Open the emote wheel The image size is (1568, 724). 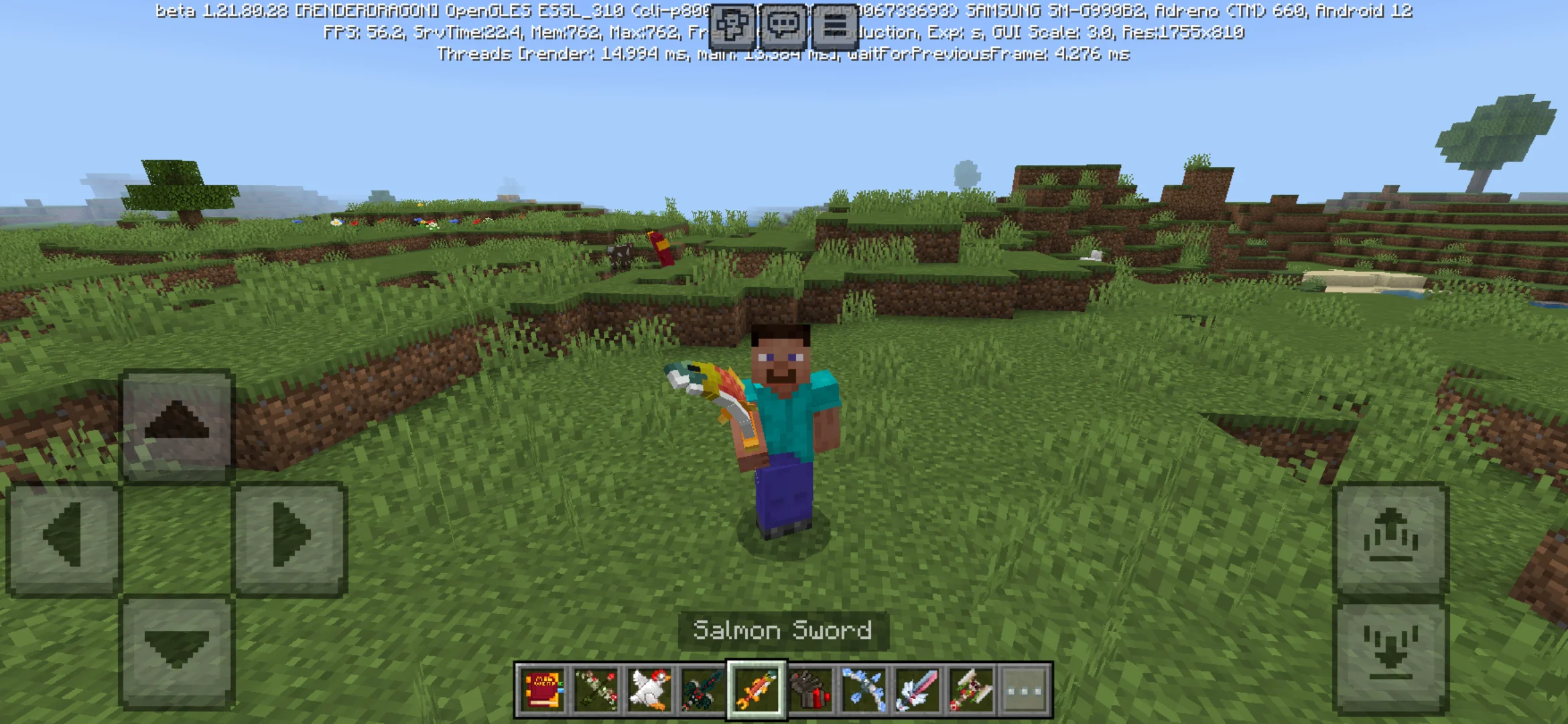click(732, 27)
